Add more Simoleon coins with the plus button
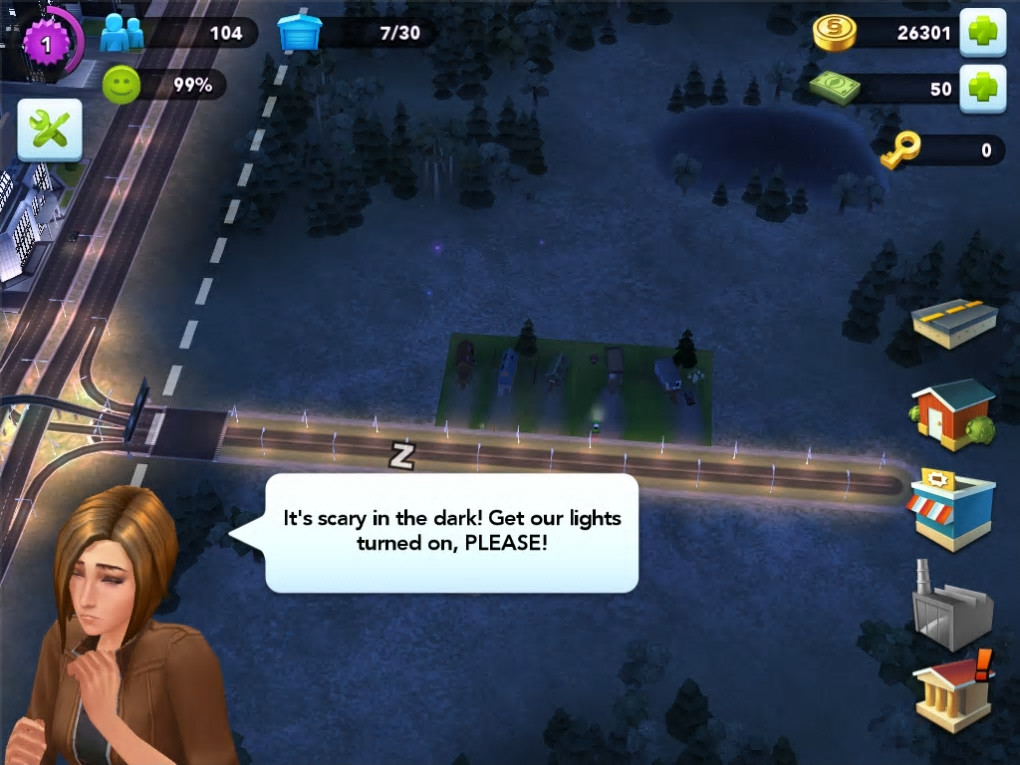This screenshot has height=765, width=1020. [982, 33]
